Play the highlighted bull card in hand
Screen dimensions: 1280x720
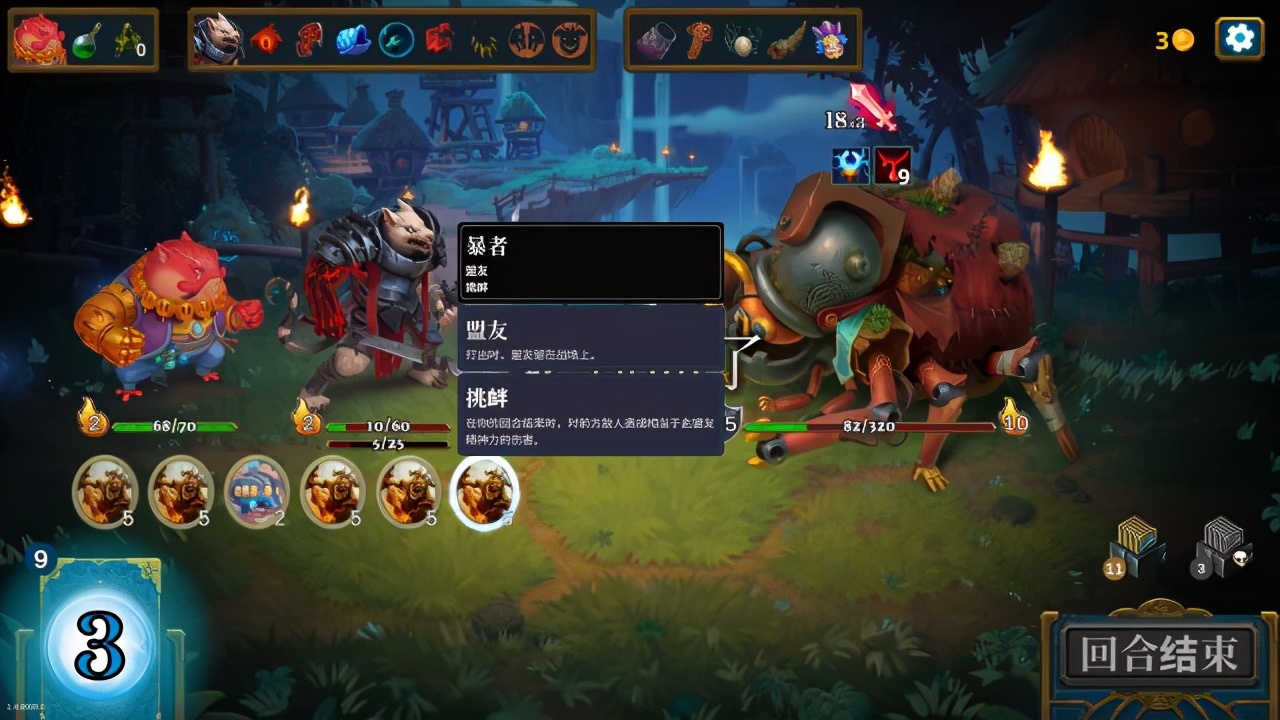click(485, 490)
